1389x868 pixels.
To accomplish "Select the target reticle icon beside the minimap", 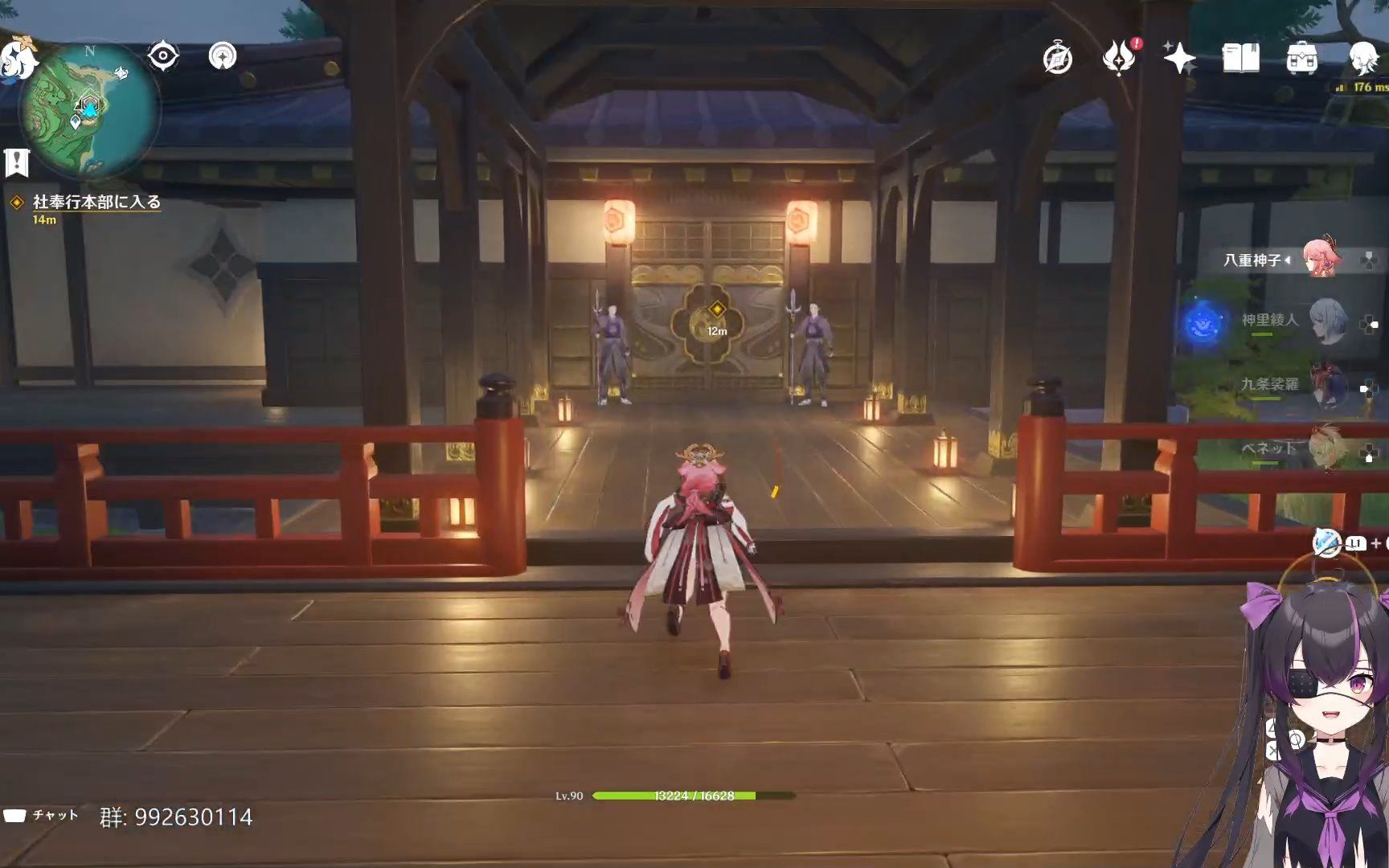I will (164, 55).
